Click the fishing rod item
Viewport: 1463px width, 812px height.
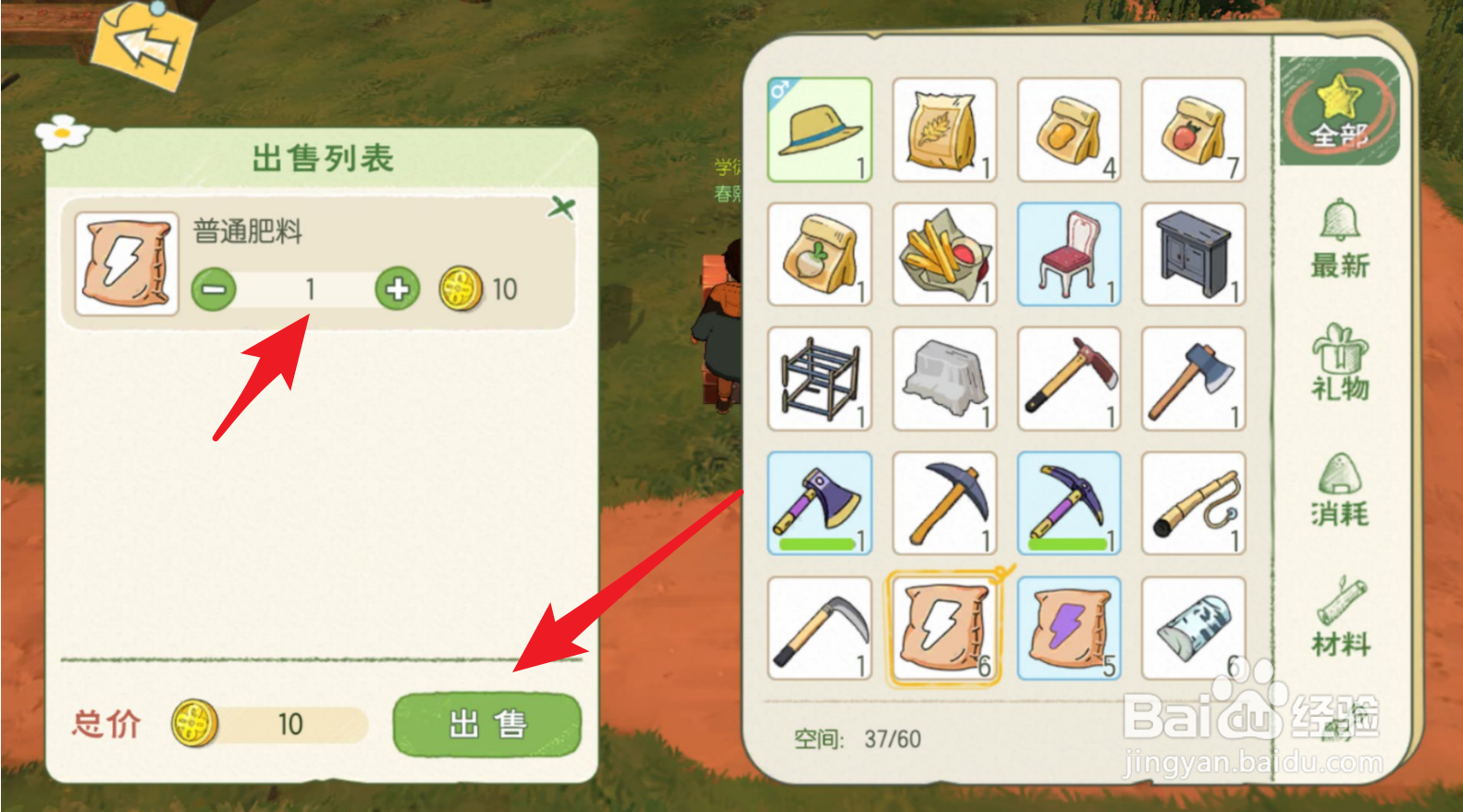[1193, 502]
